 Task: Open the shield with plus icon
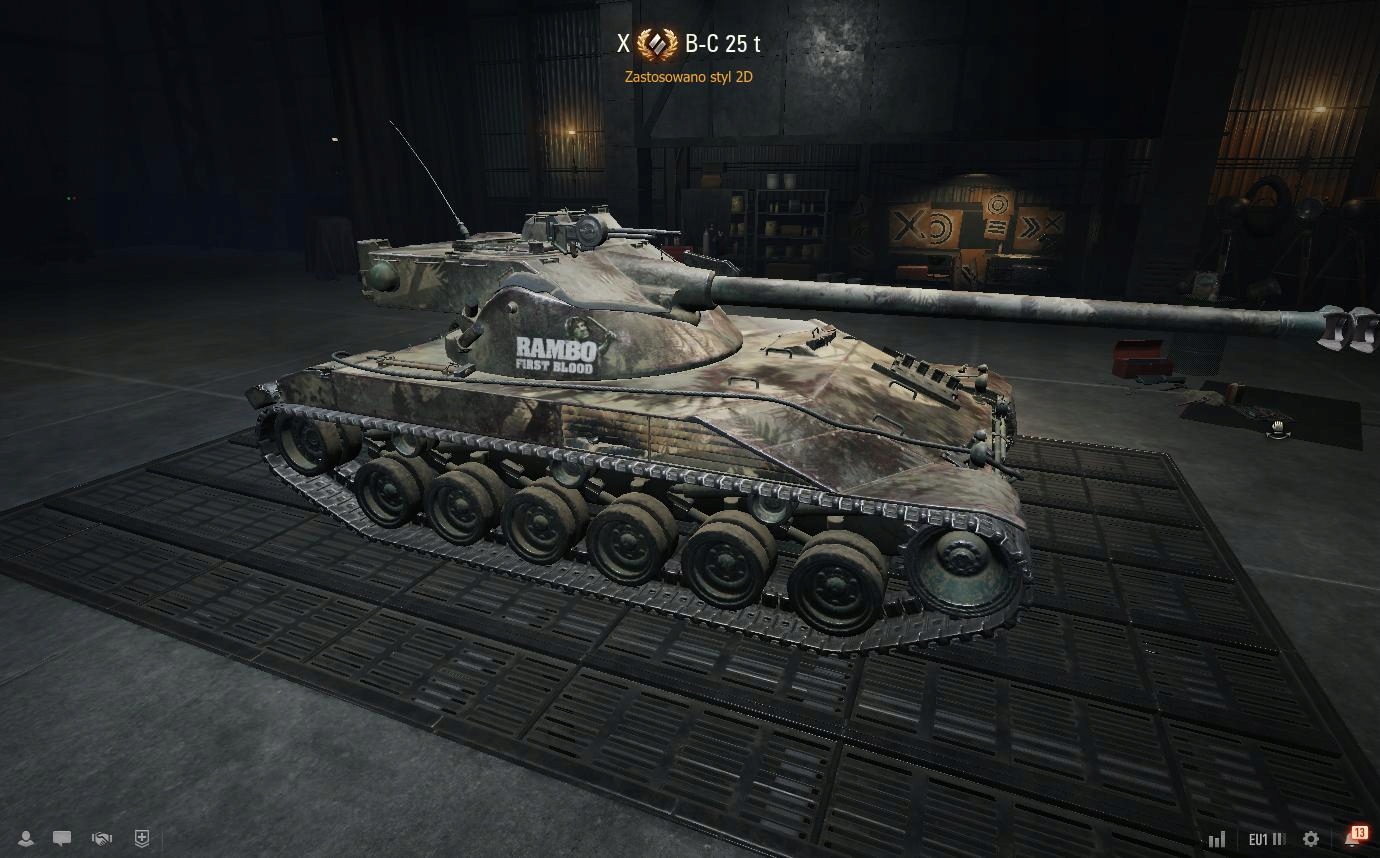[142, 839]
